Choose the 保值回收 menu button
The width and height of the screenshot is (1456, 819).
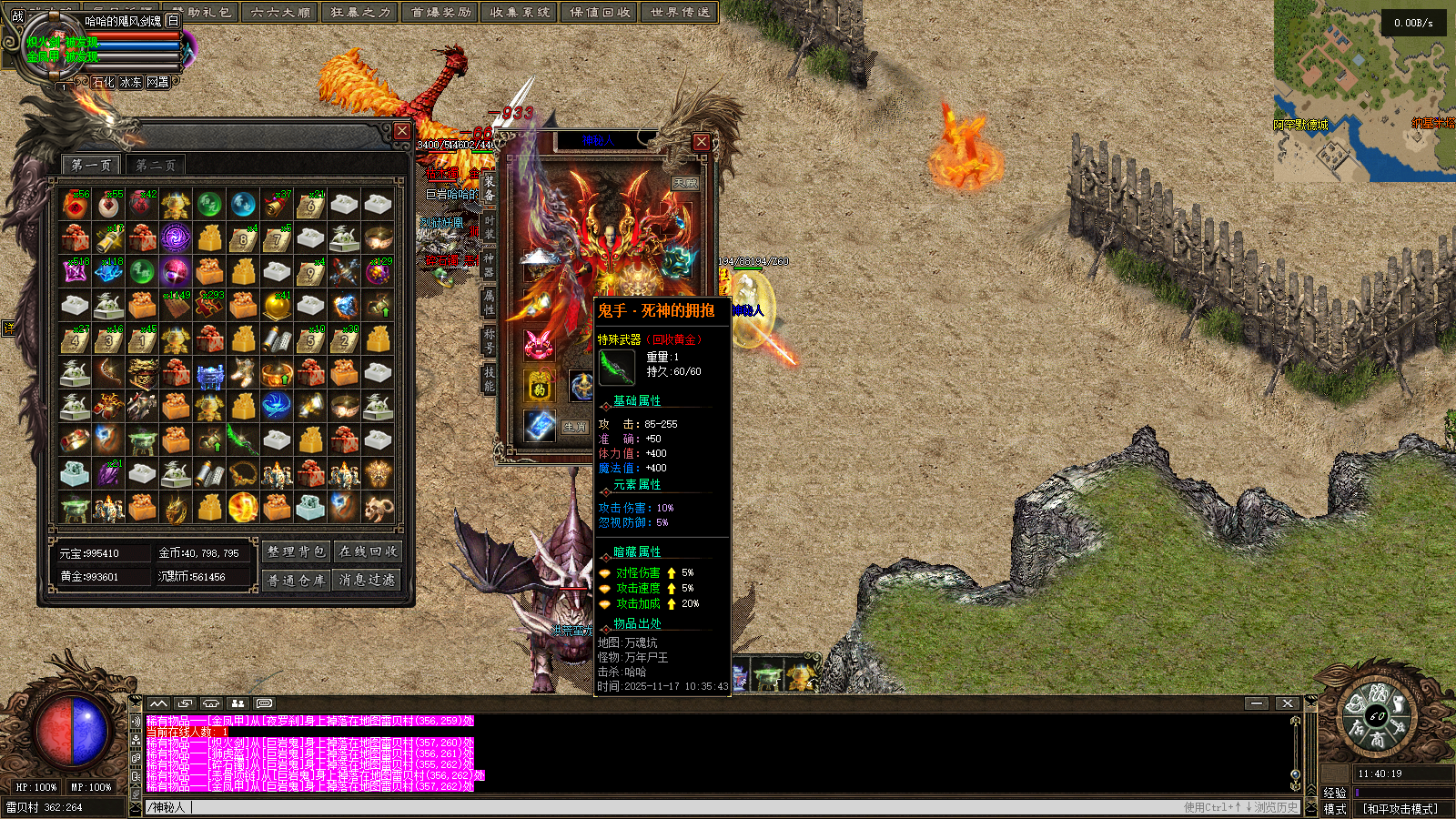[x=600, y=12]
